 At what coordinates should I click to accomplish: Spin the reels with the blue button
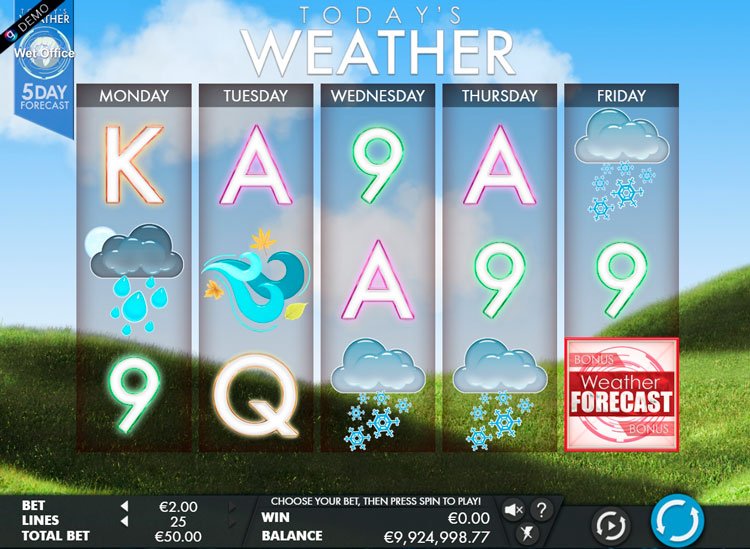coord(677,521)
